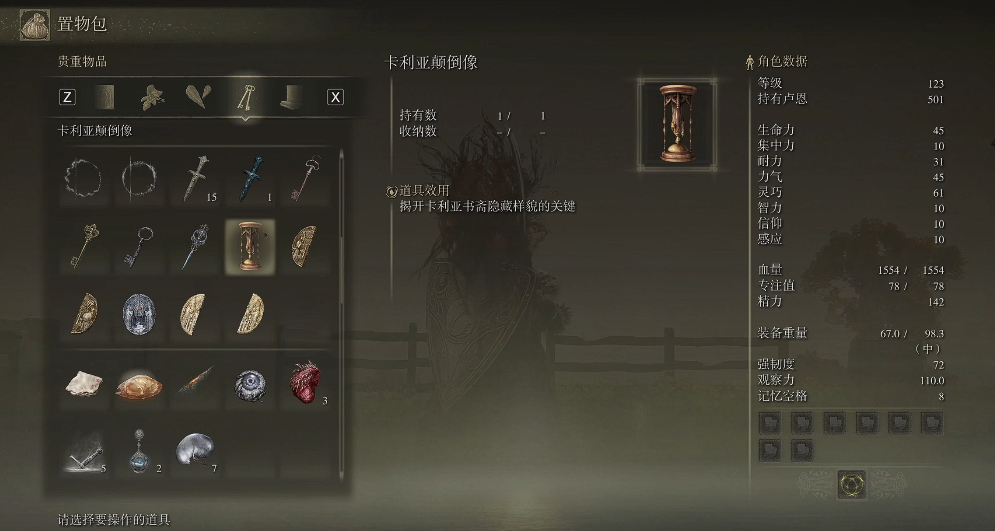Image resolution: width=995 pixels, height=531 pixels.
Task: Select the round silver medallion
Action: point(138,313)
